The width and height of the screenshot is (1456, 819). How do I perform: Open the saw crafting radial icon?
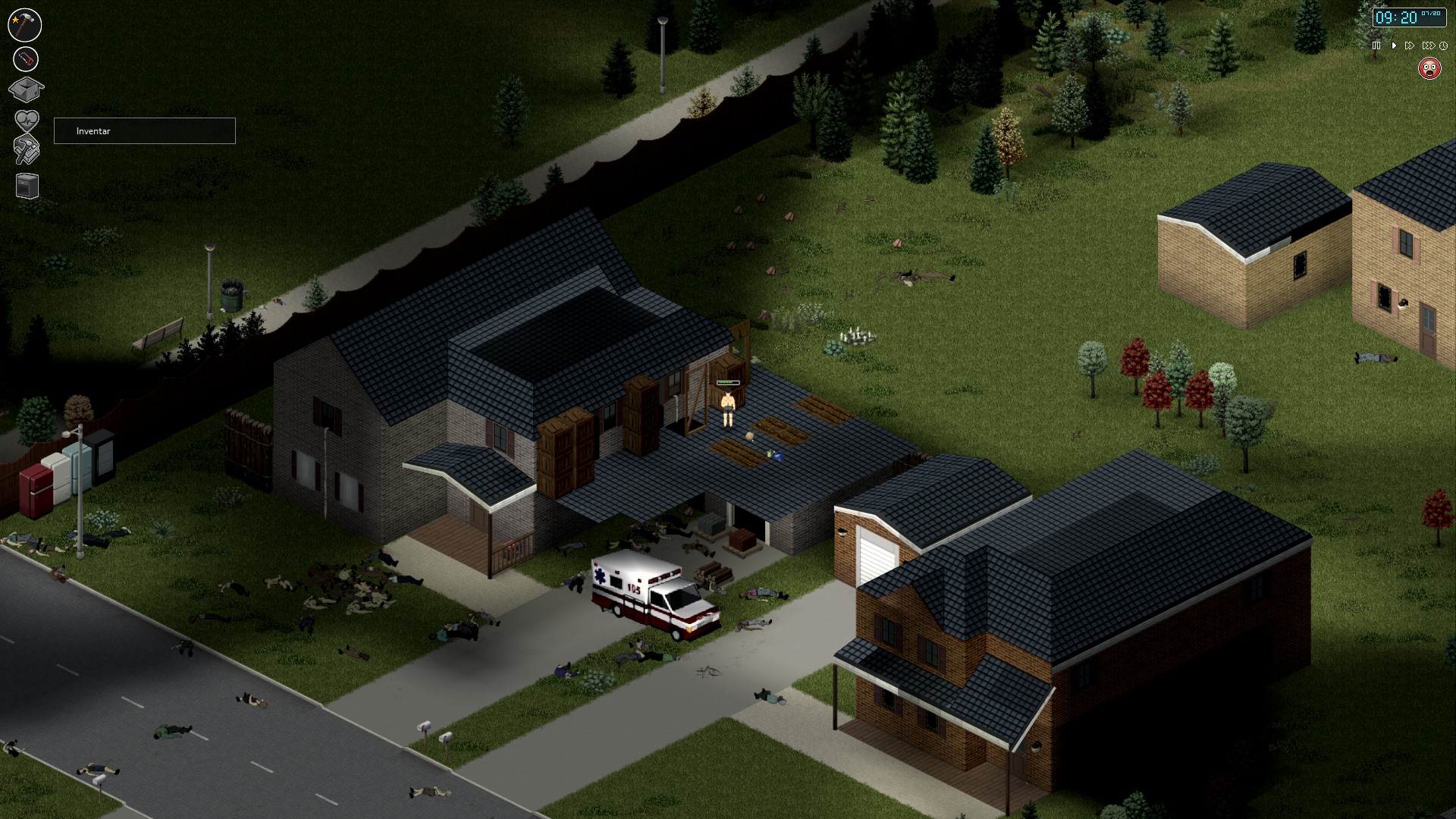24,59
